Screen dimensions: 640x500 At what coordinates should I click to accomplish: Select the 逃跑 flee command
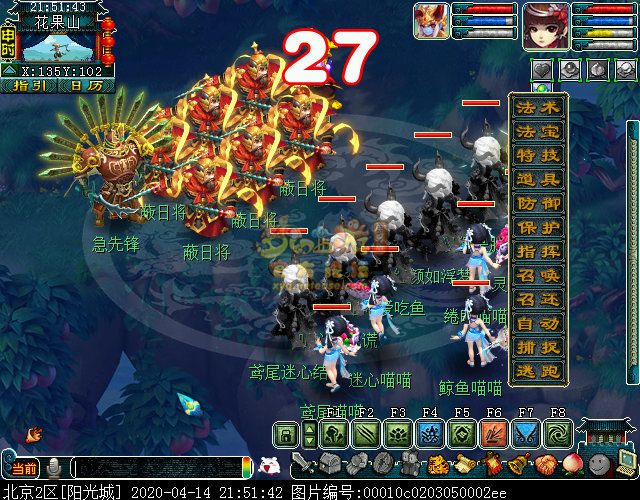(539, 371)
